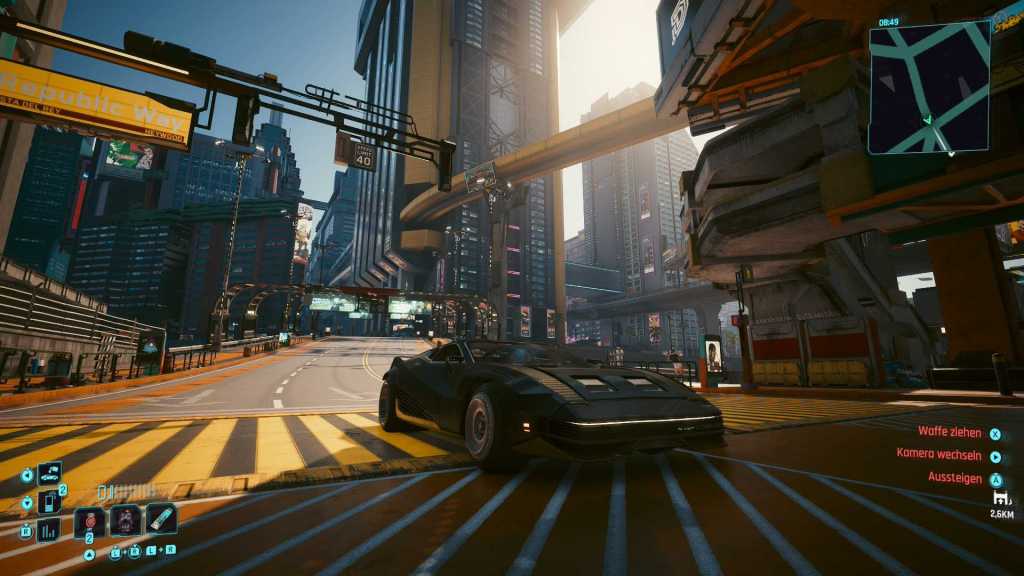Select the grenade quick slot

(x=89, y=521)
